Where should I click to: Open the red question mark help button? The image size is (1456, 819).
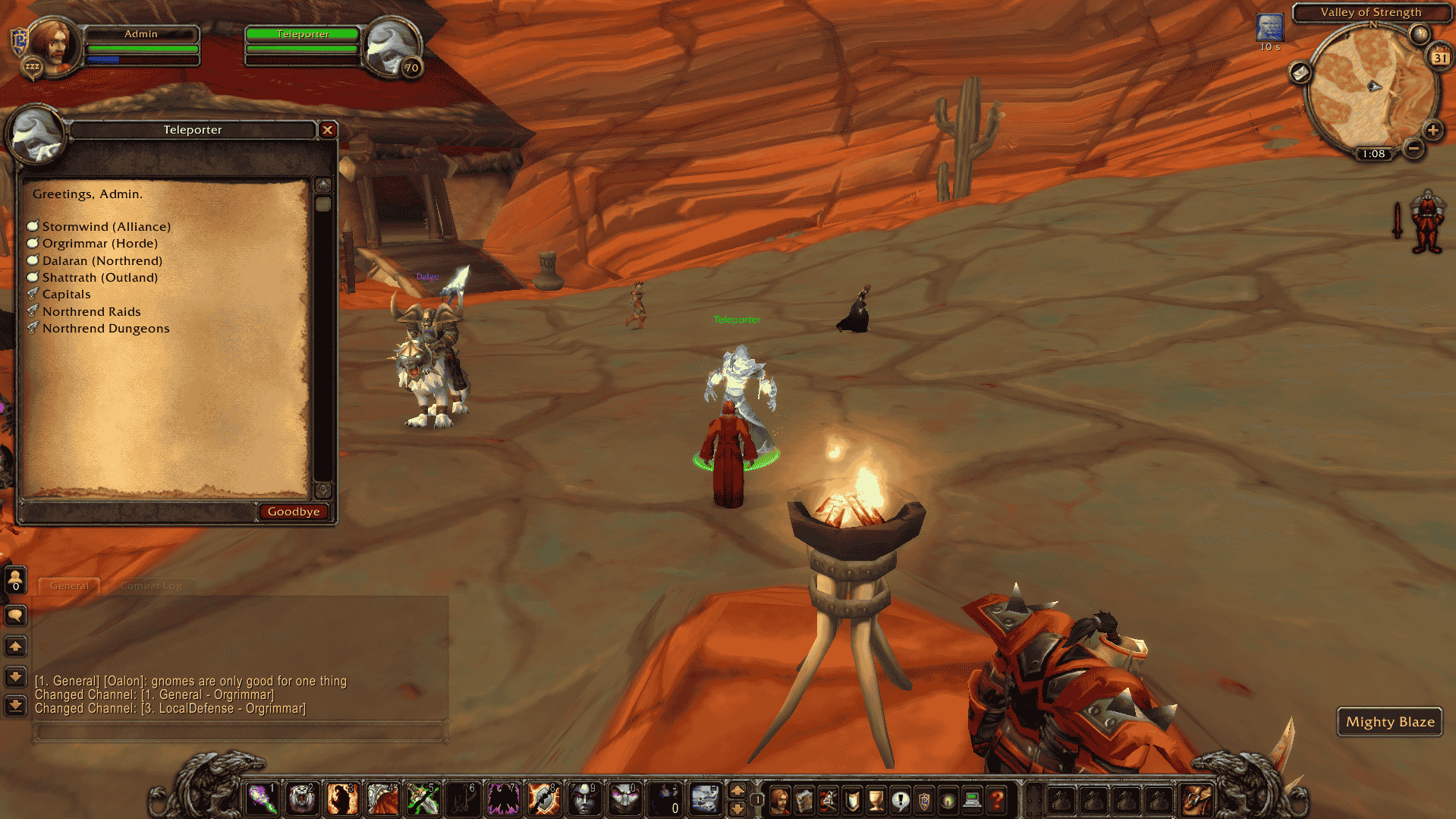(997, 799)
